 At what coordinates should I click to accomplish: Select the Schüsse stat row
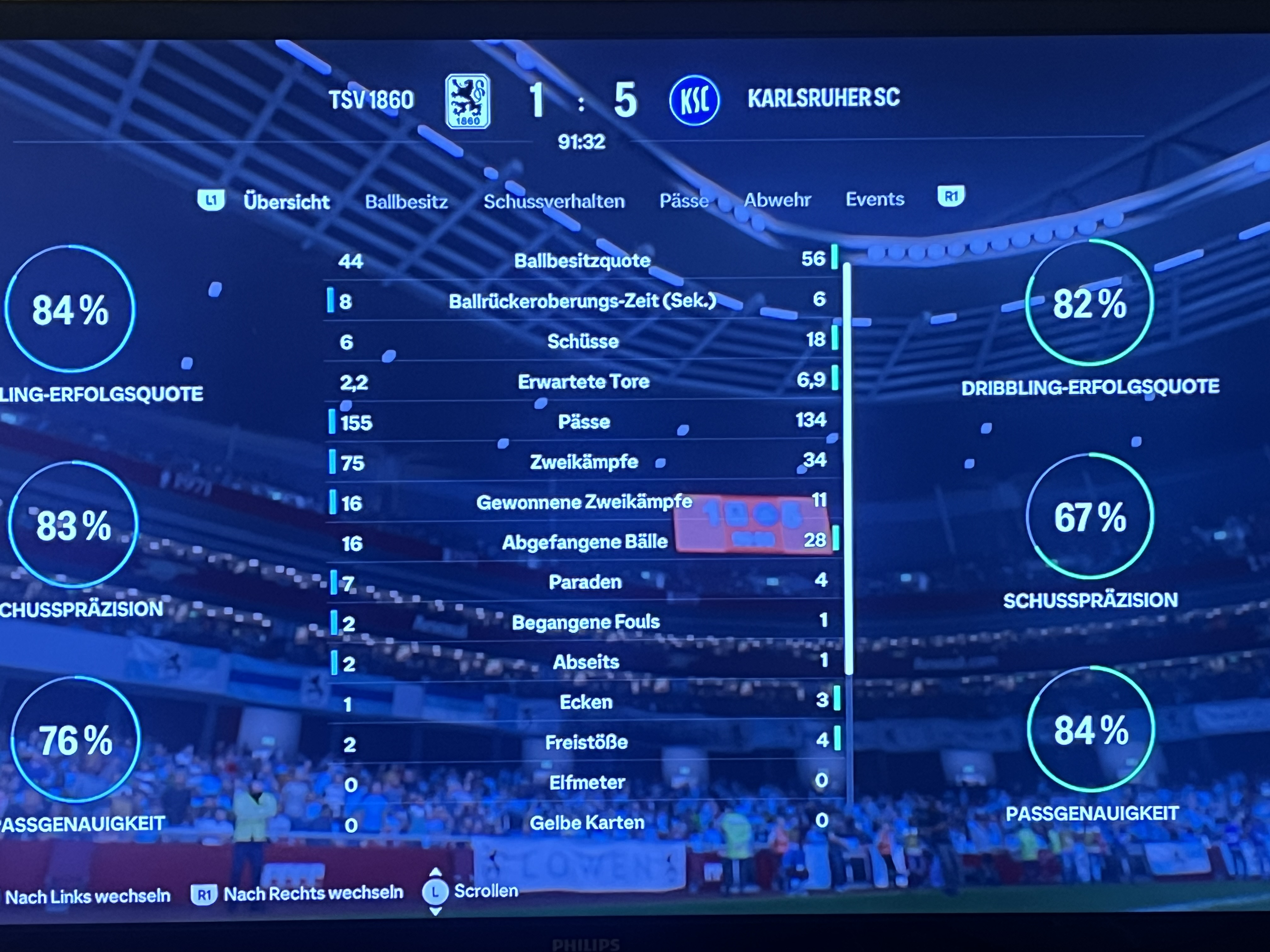pos(583,342)
